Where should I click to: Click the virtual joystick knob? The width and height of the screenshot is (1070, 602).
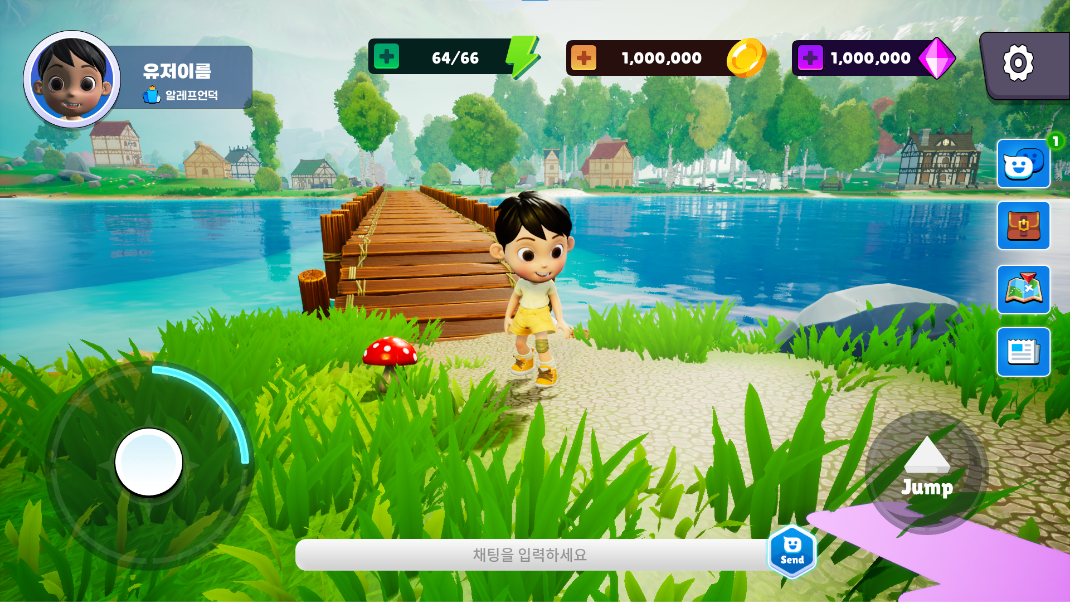149,462
